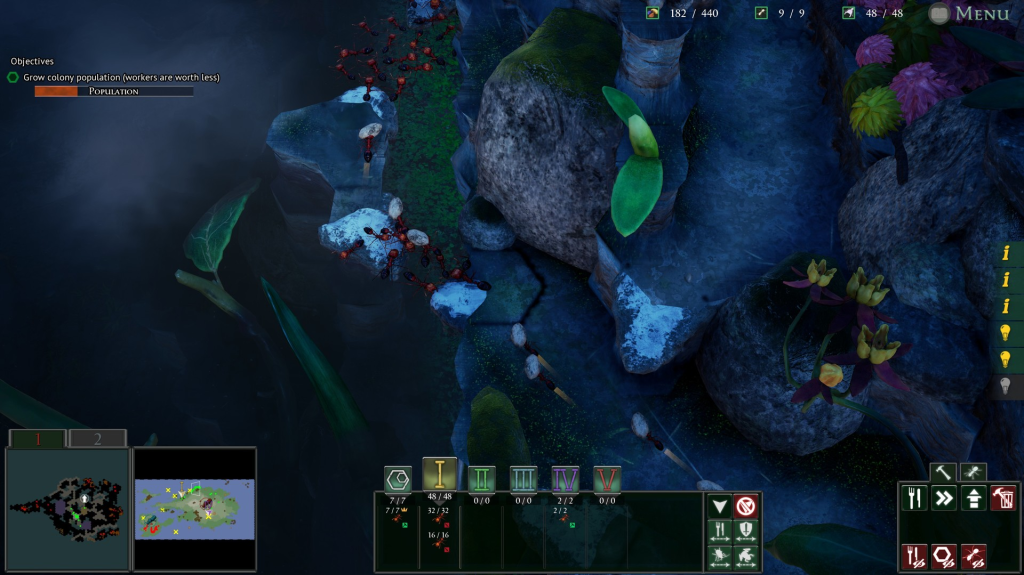
Task: Select pheromone group III
Action: point(524,478)
